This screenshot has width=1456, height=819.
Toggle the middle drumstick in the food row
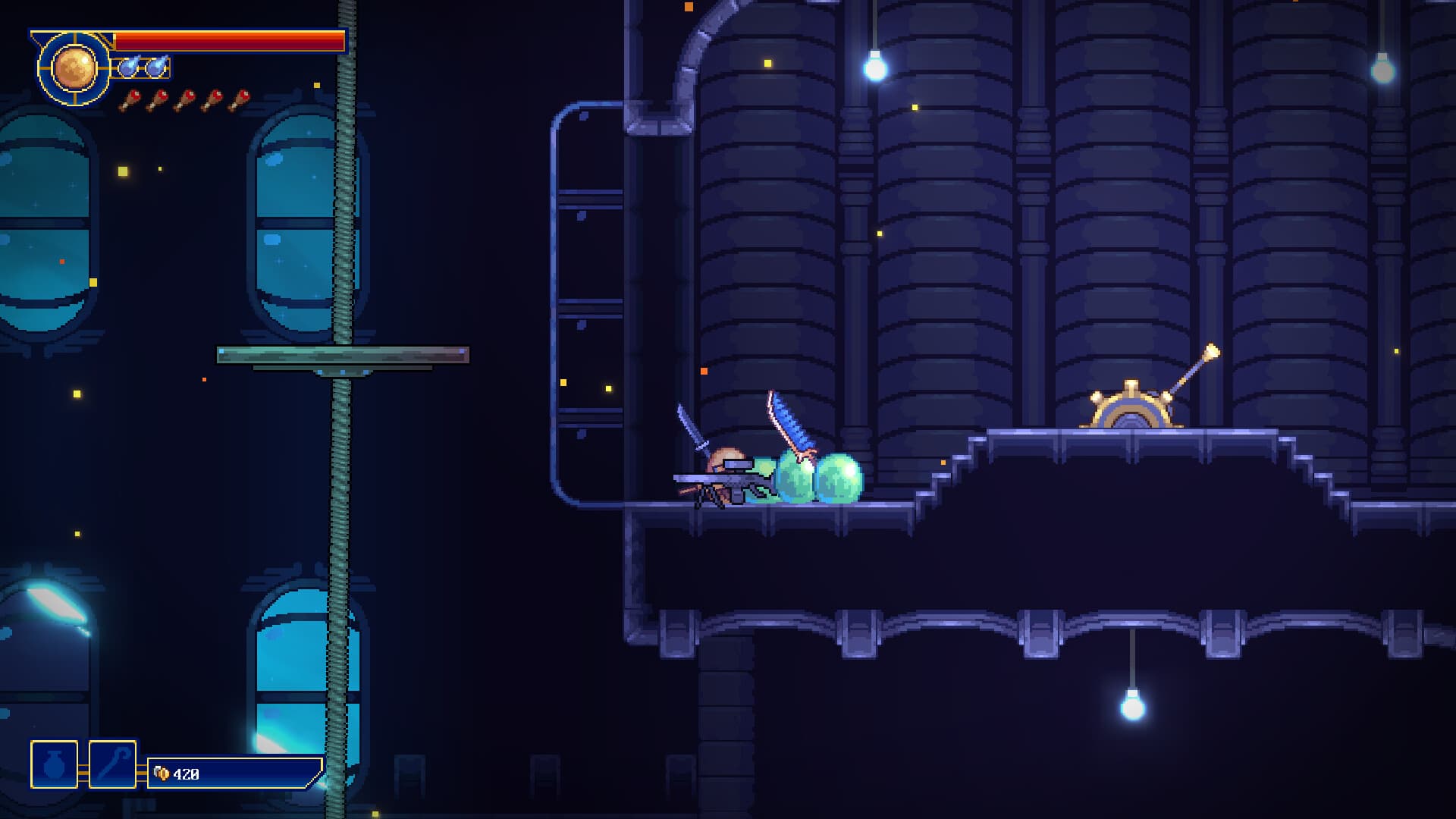pyautogui.click(x=185, y=99)
